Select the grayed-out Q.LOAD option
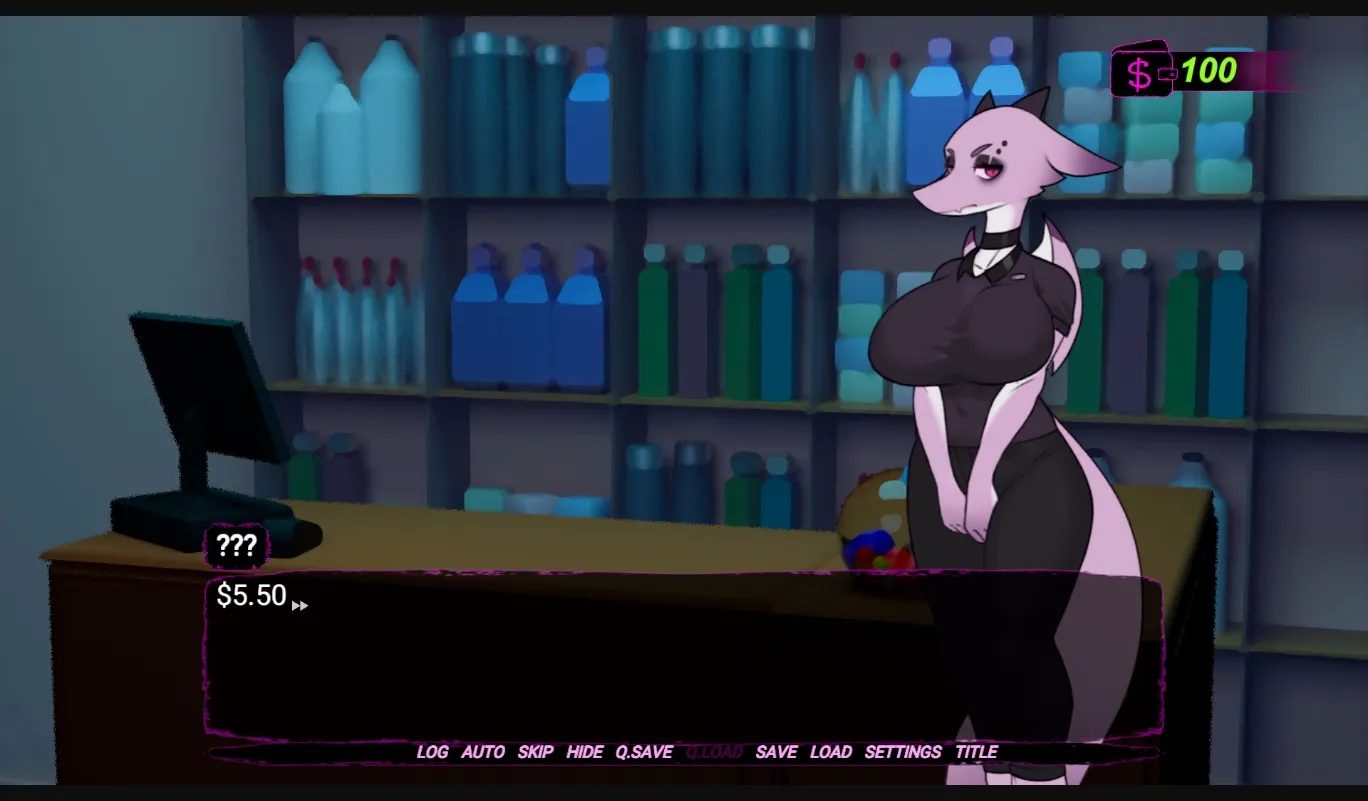The height and width of the screenshot is (801, 1368). pyautogui.click(x=714, y=752)
